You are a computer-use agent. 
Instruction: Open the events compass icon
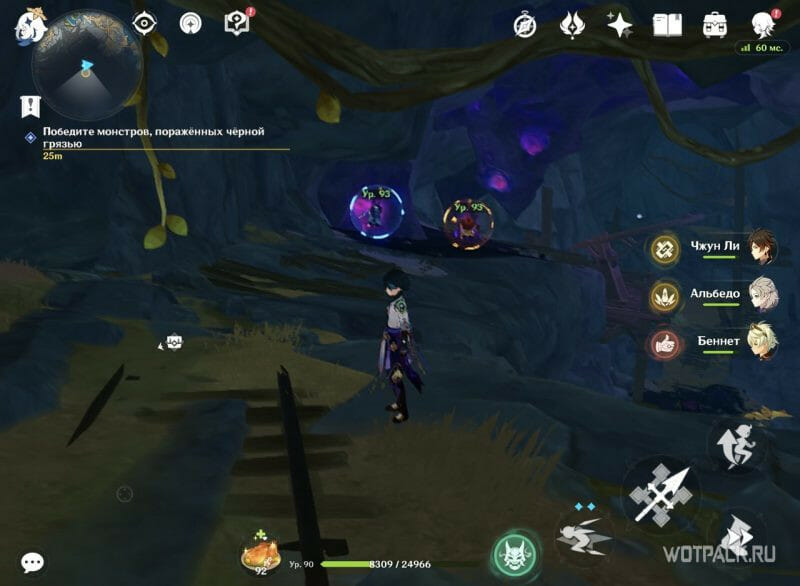pos(524,23)
